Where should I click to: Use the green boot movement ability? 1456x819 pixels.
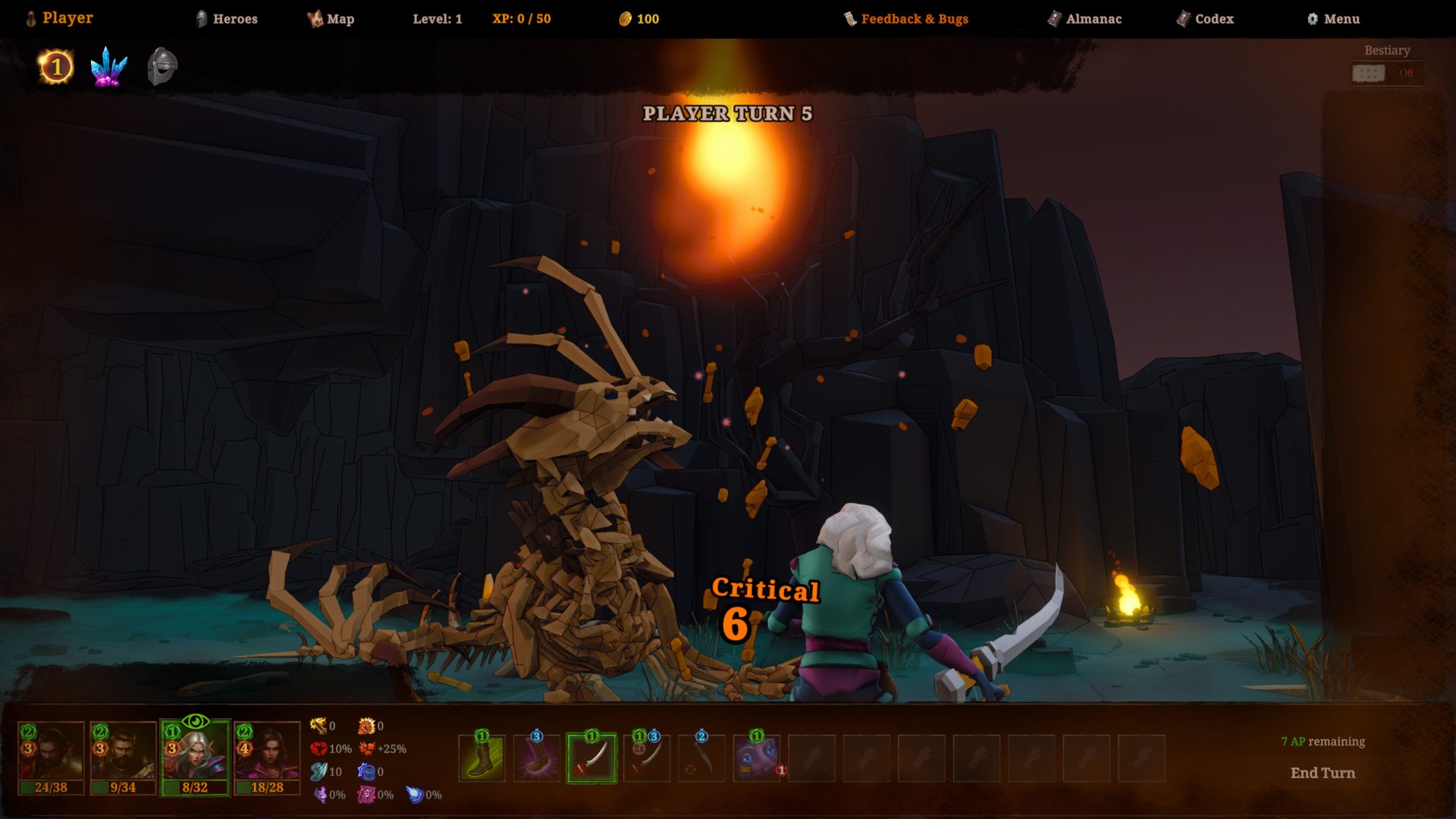coord(482,758)
